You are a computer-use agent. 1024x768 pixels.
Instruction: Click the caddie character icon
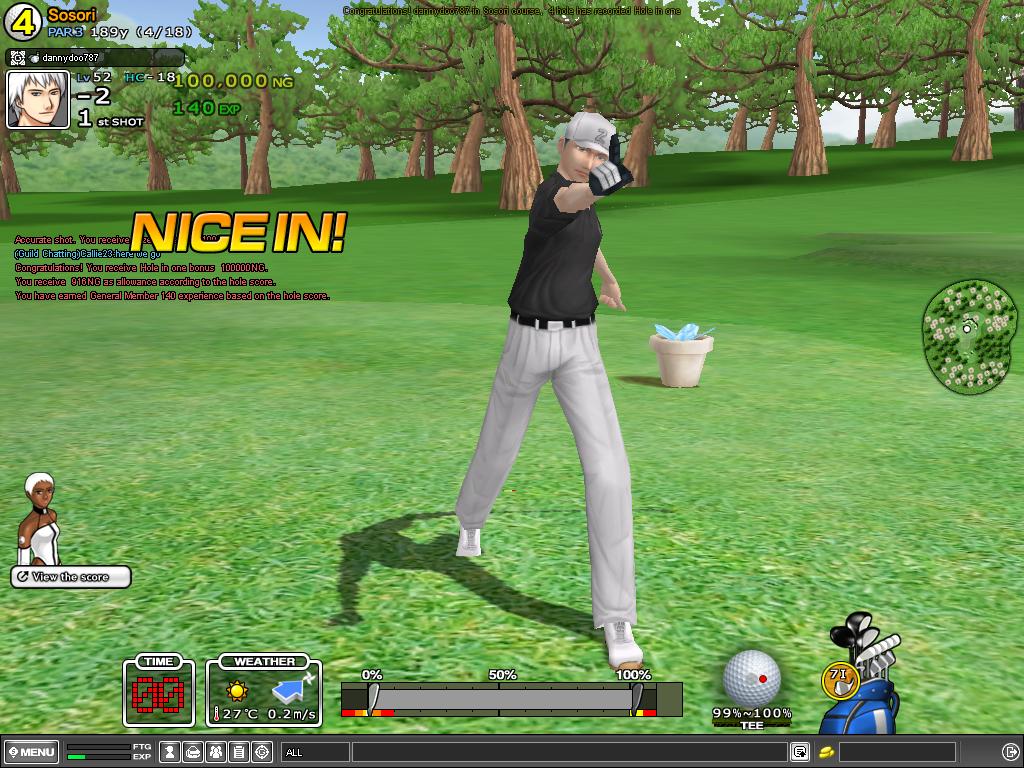coord(40,518)
